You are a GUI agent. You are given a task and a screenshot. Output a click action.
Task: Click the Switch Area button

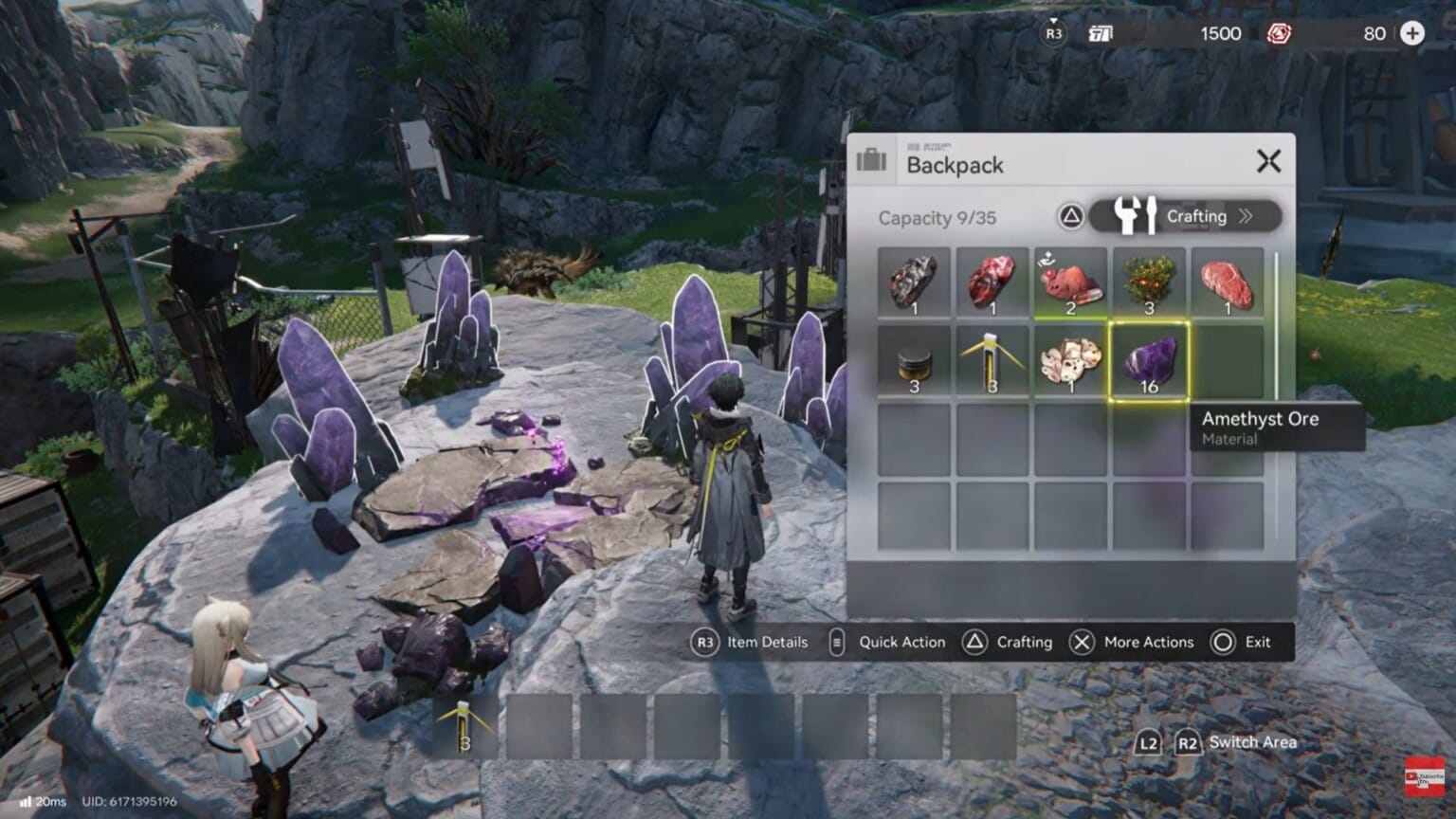[x=1233, y=742]
